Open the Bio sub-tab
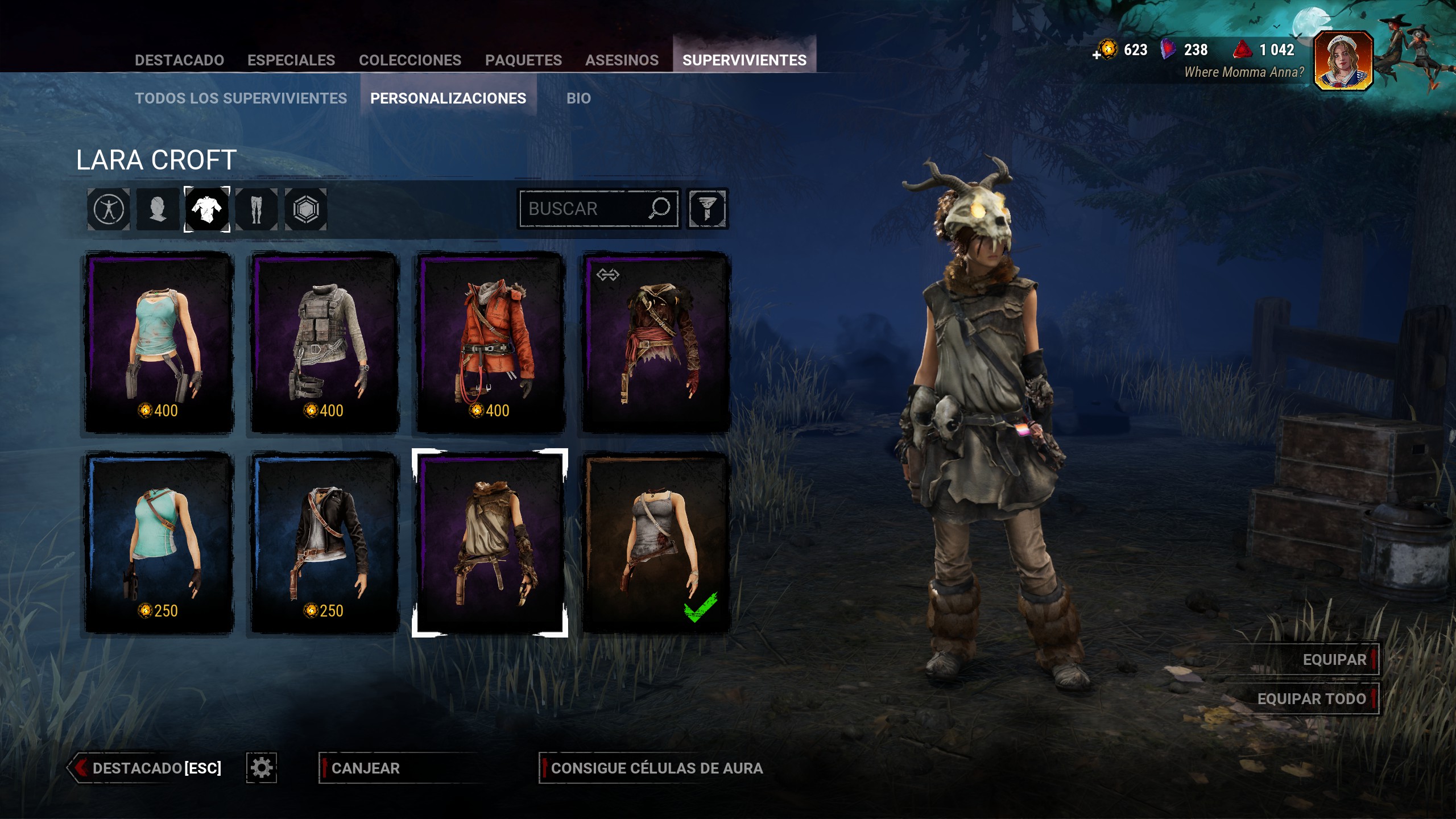 (x=578, y=98)
